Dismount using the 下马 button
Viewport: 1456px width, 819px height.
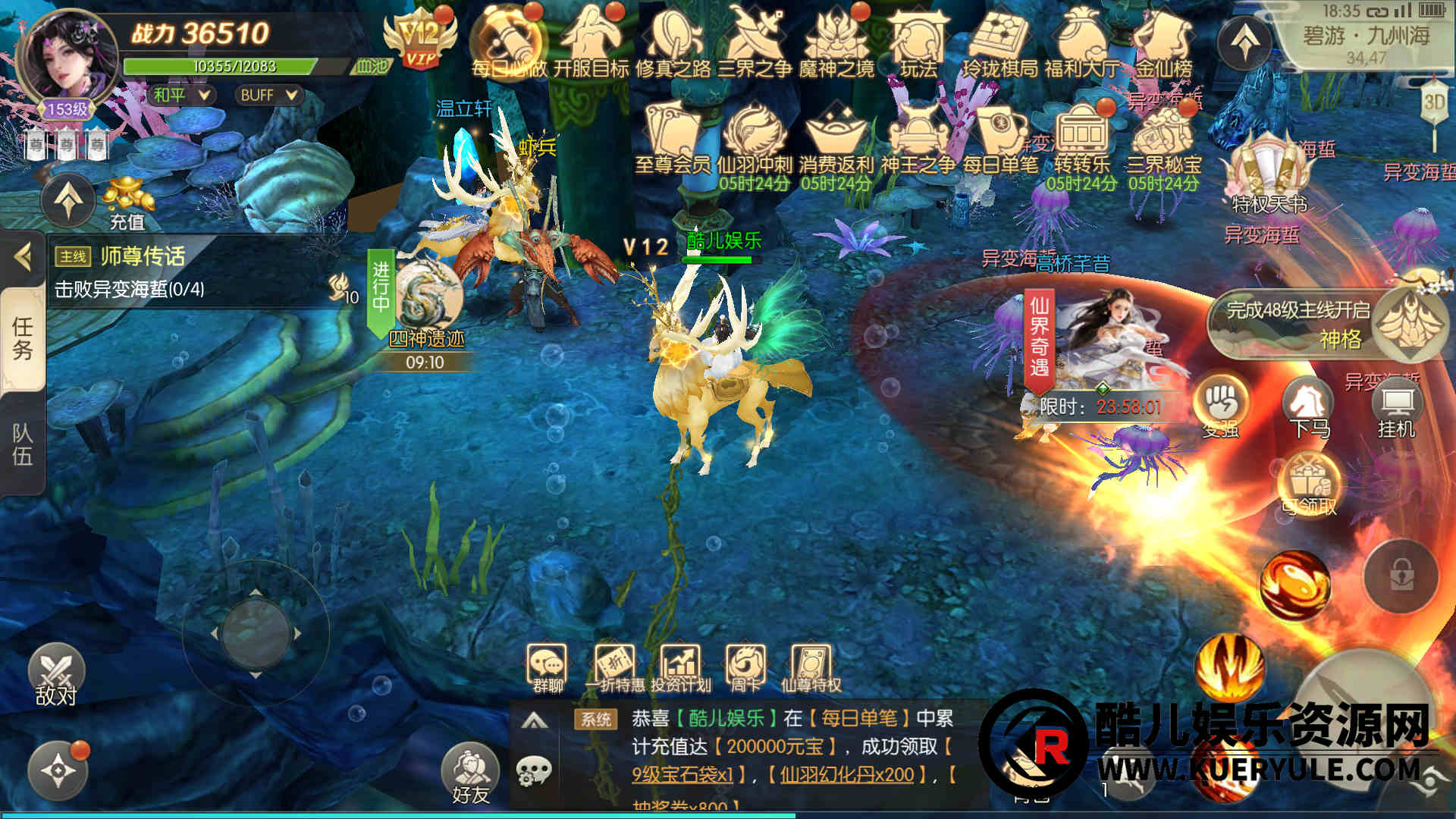(x=1310, y=409)
